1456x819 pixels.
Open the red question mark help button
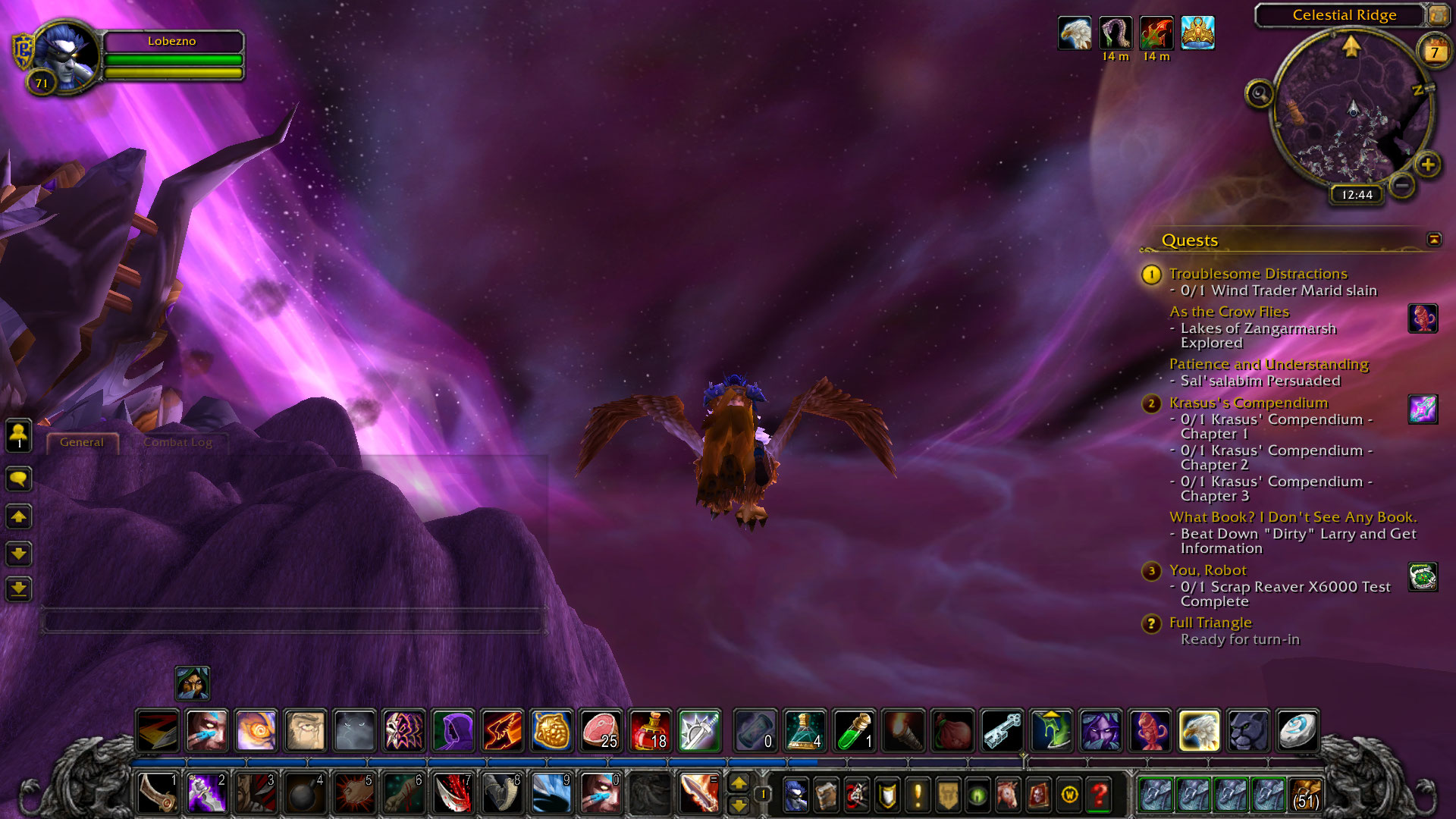[x=1099, y=795]
